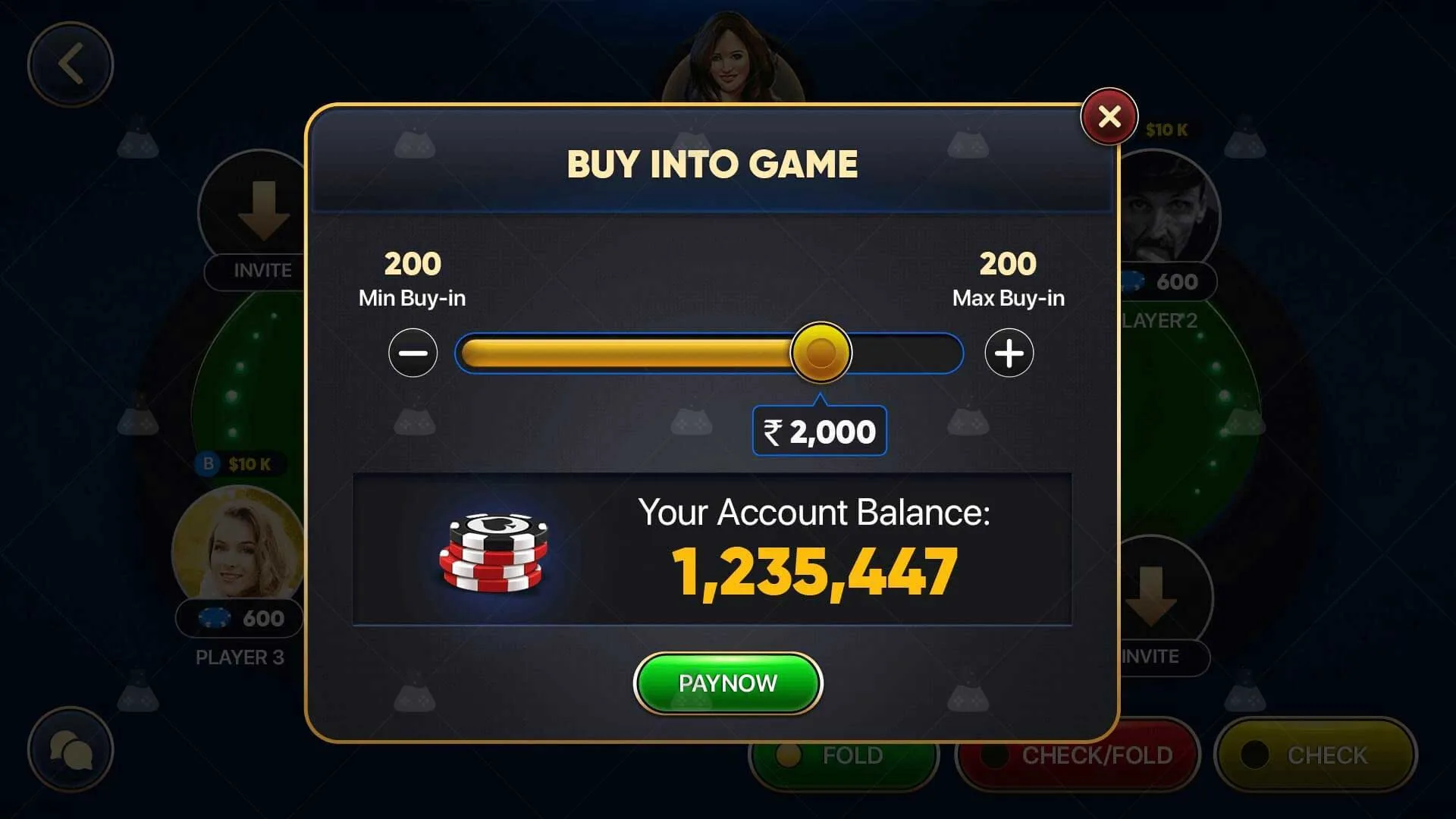Open chat with the speech bubble icon

(72, 749)
